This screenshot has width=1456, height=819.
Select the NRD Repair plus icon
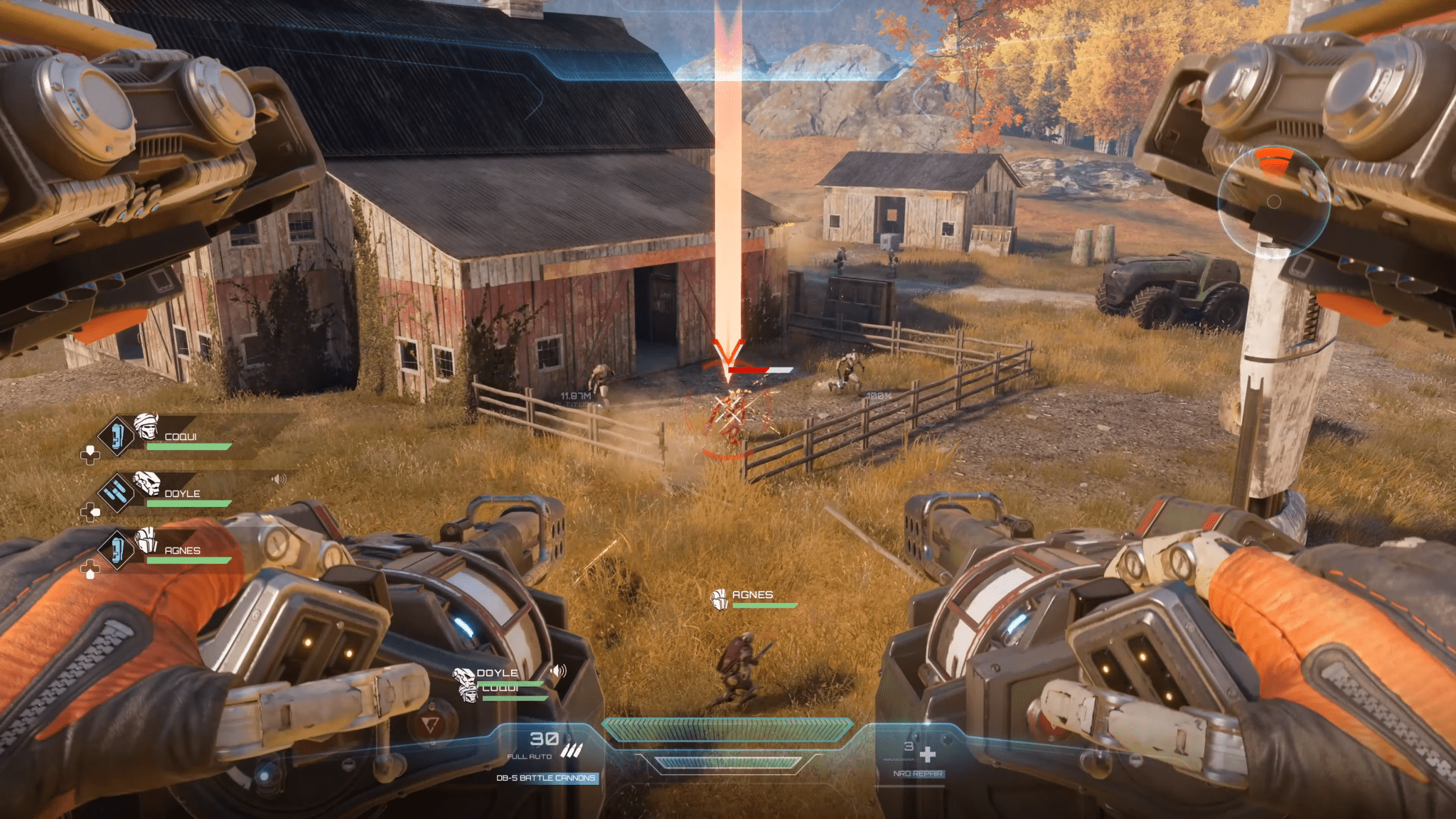coord(929,753)
